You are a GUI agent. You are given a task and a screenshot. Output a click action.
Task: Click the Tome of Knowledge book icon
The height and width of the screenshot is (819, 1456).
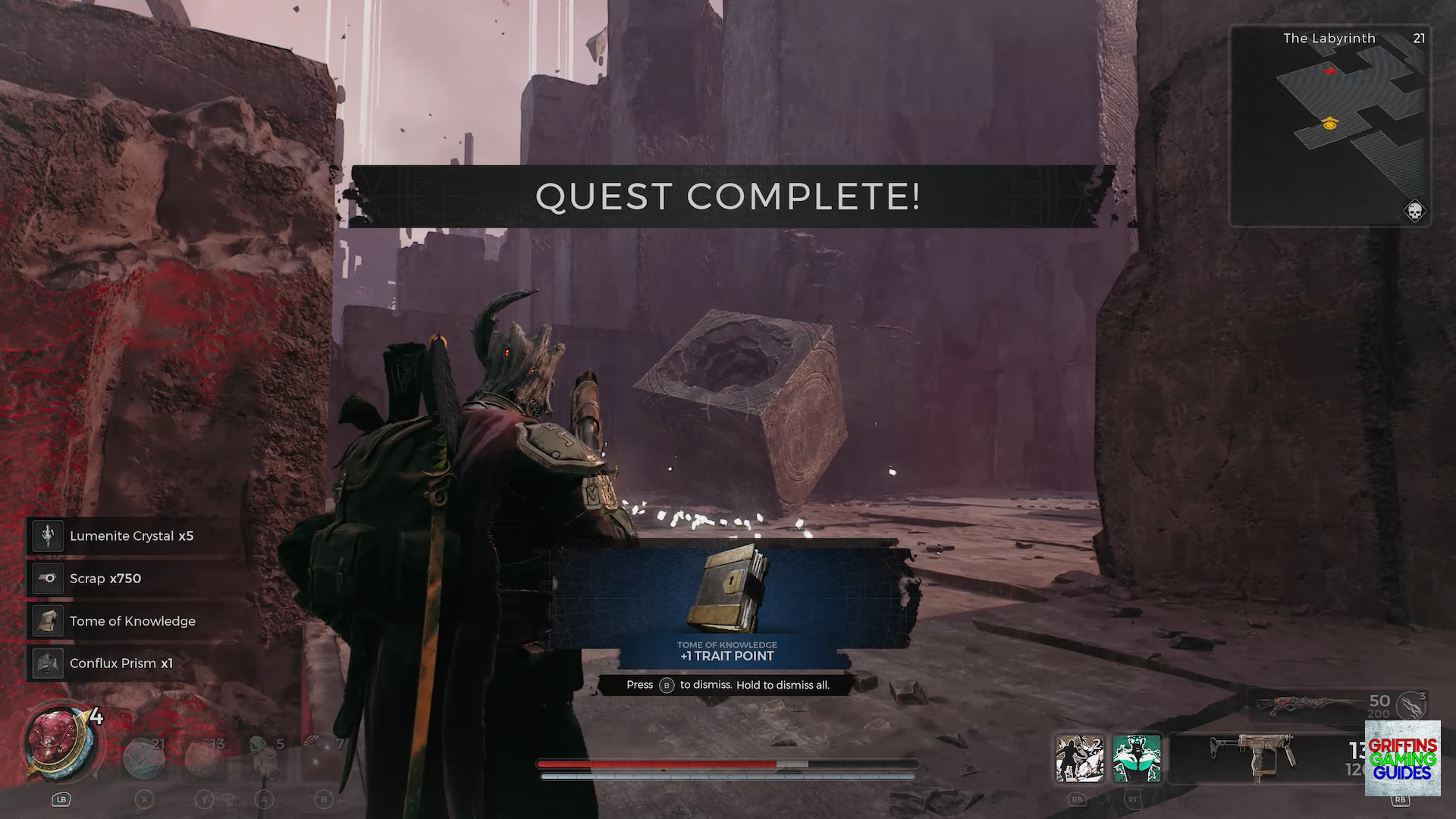[47, 620]
